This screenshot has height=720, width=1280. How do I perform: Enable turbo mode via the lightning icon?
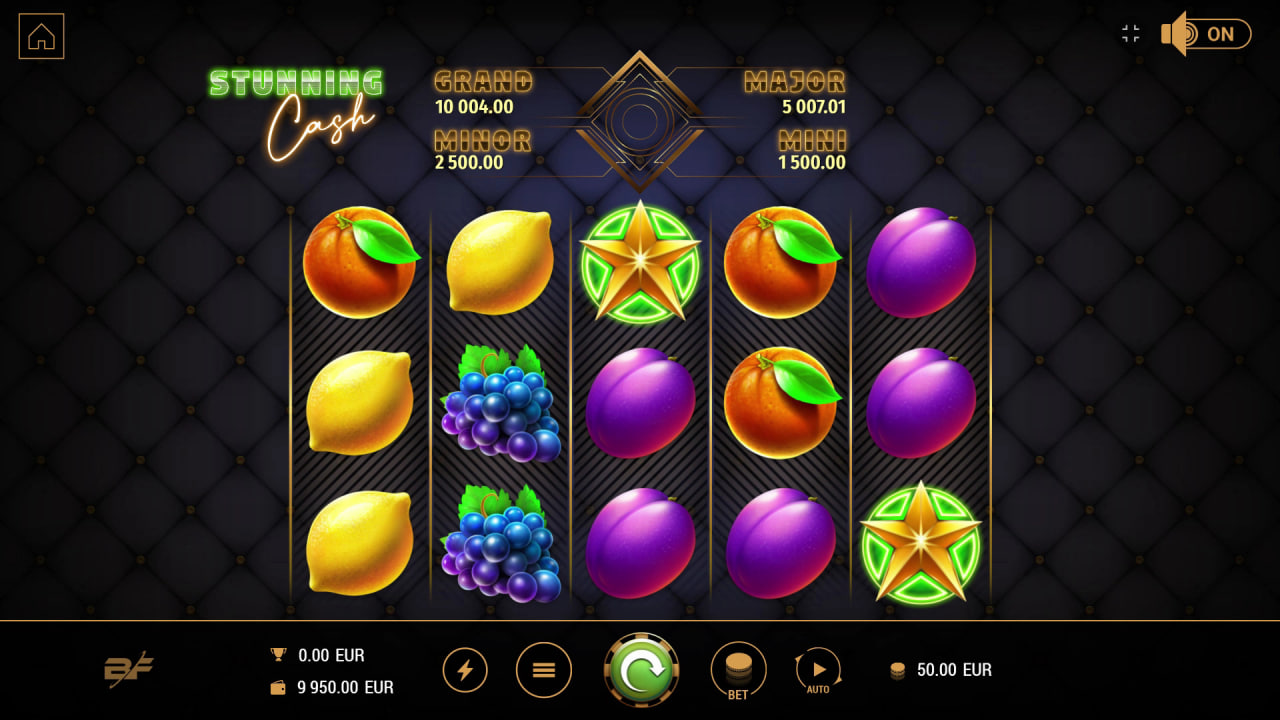pyautogui.click(x=464, y=670)
